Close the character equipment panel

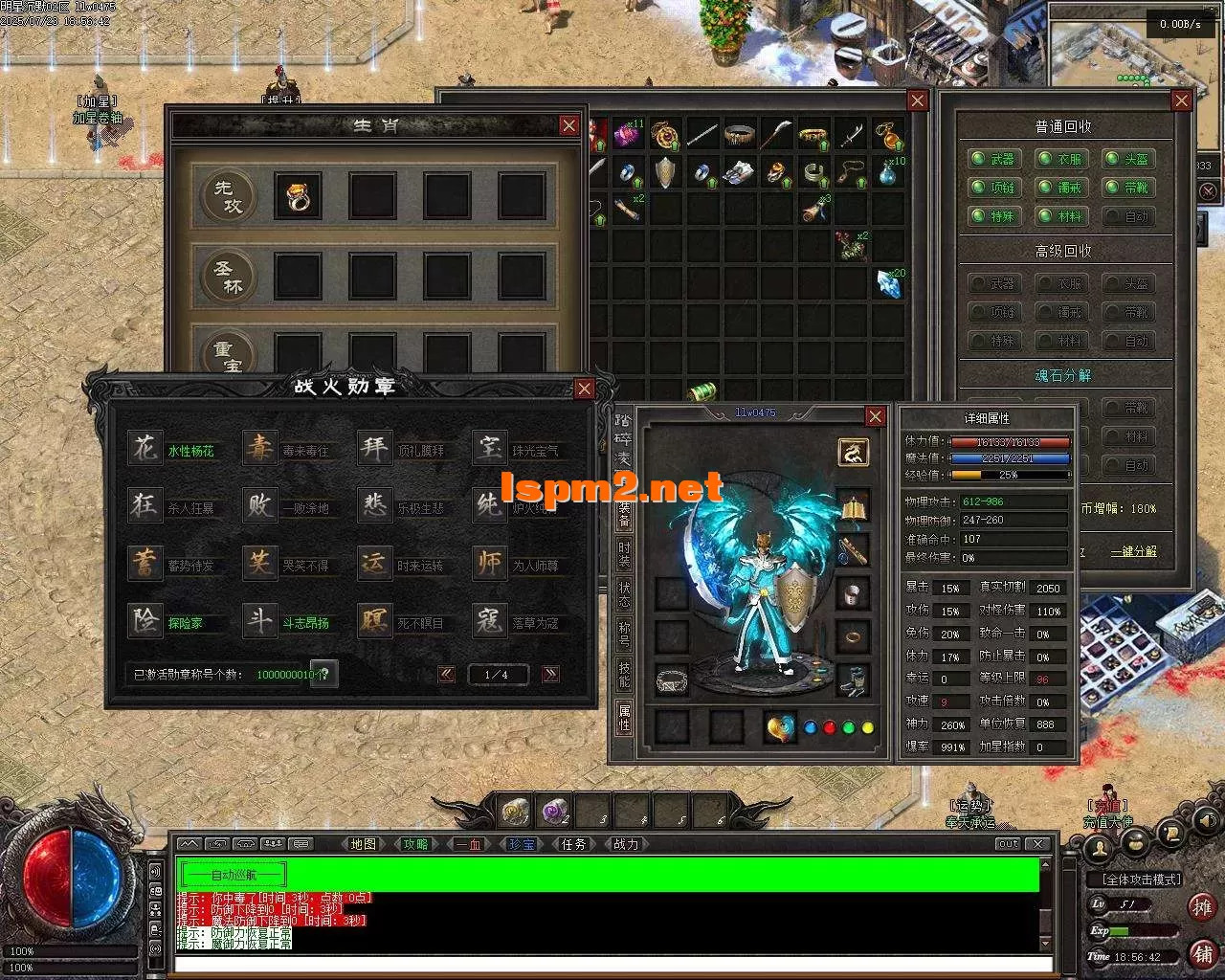(875, 416)
